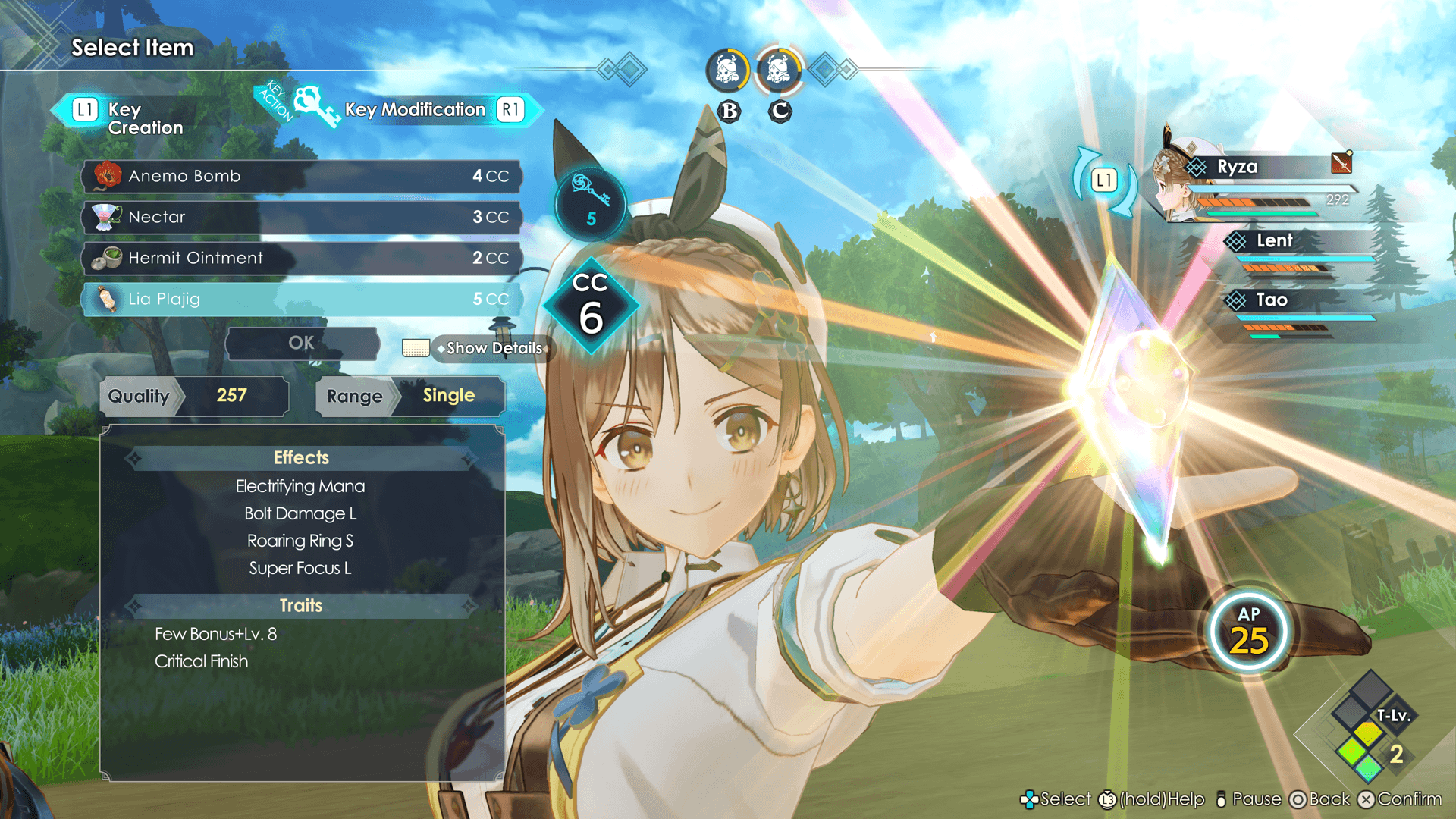Confirm with the OK button

pos(302,343)
